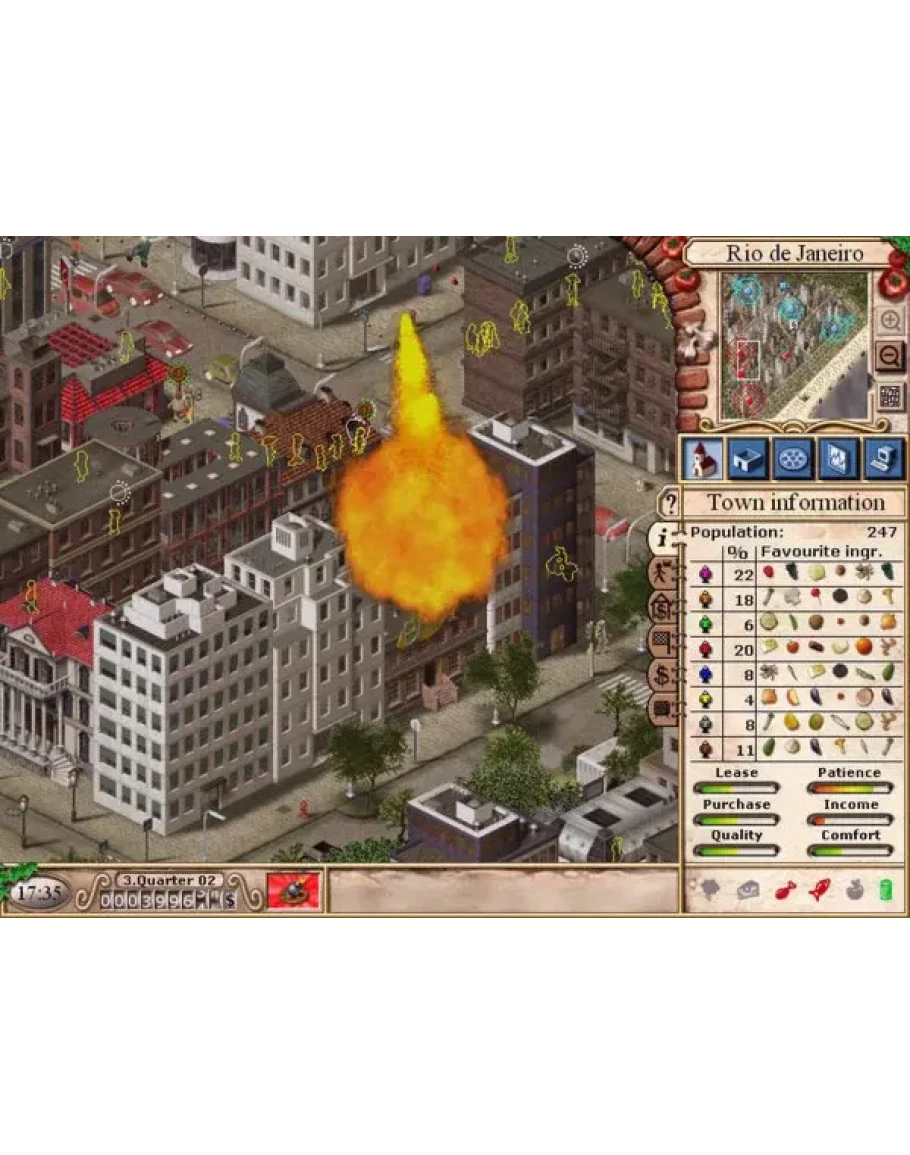Switch to the running figure side tab
Image resolution: width=910 pixels, height=1155 pixels.
[x=663, y=573]
